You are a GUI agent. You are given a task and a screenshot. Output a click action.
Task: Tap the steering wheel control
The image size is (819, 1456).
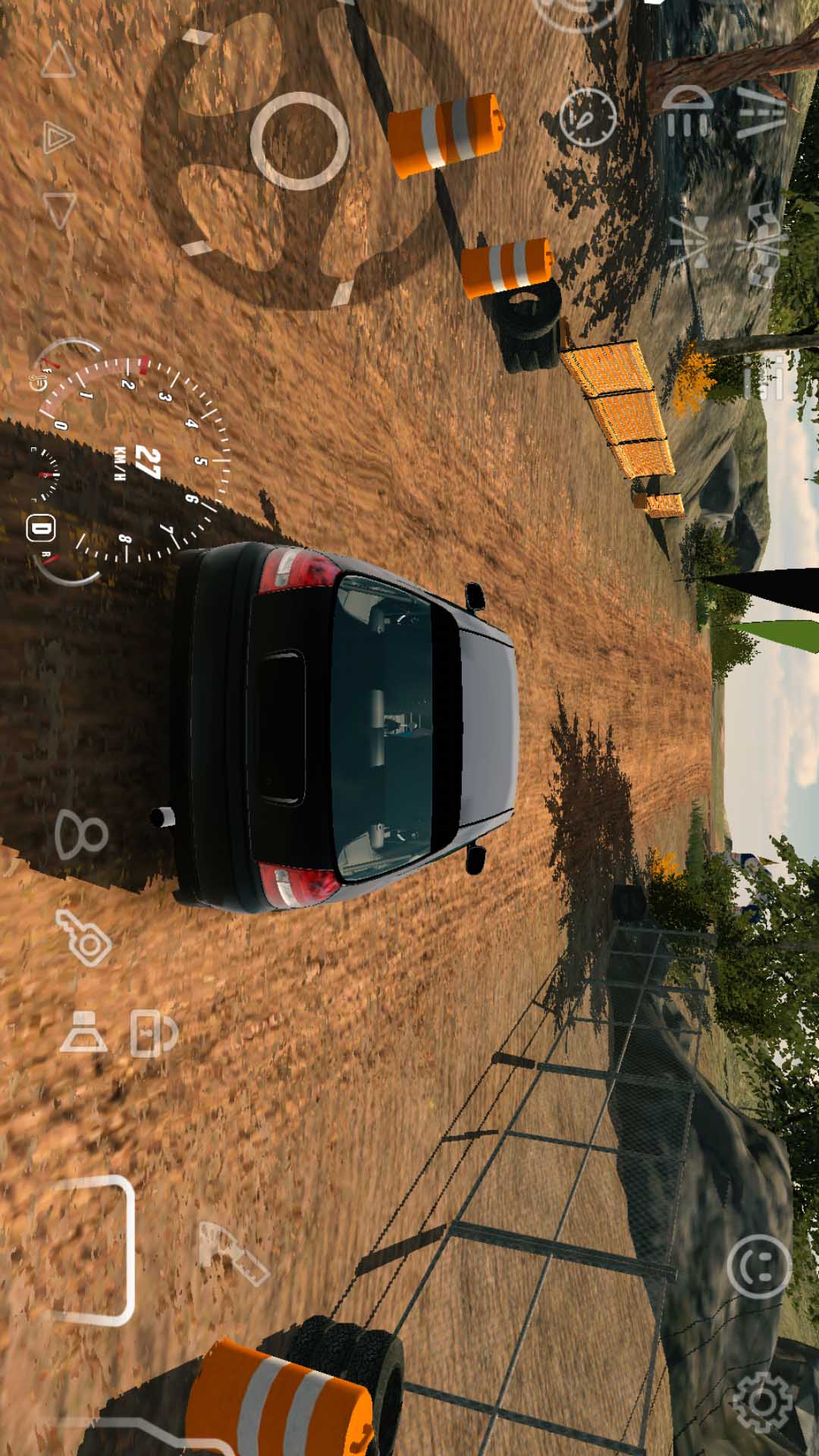coord(300,142)
